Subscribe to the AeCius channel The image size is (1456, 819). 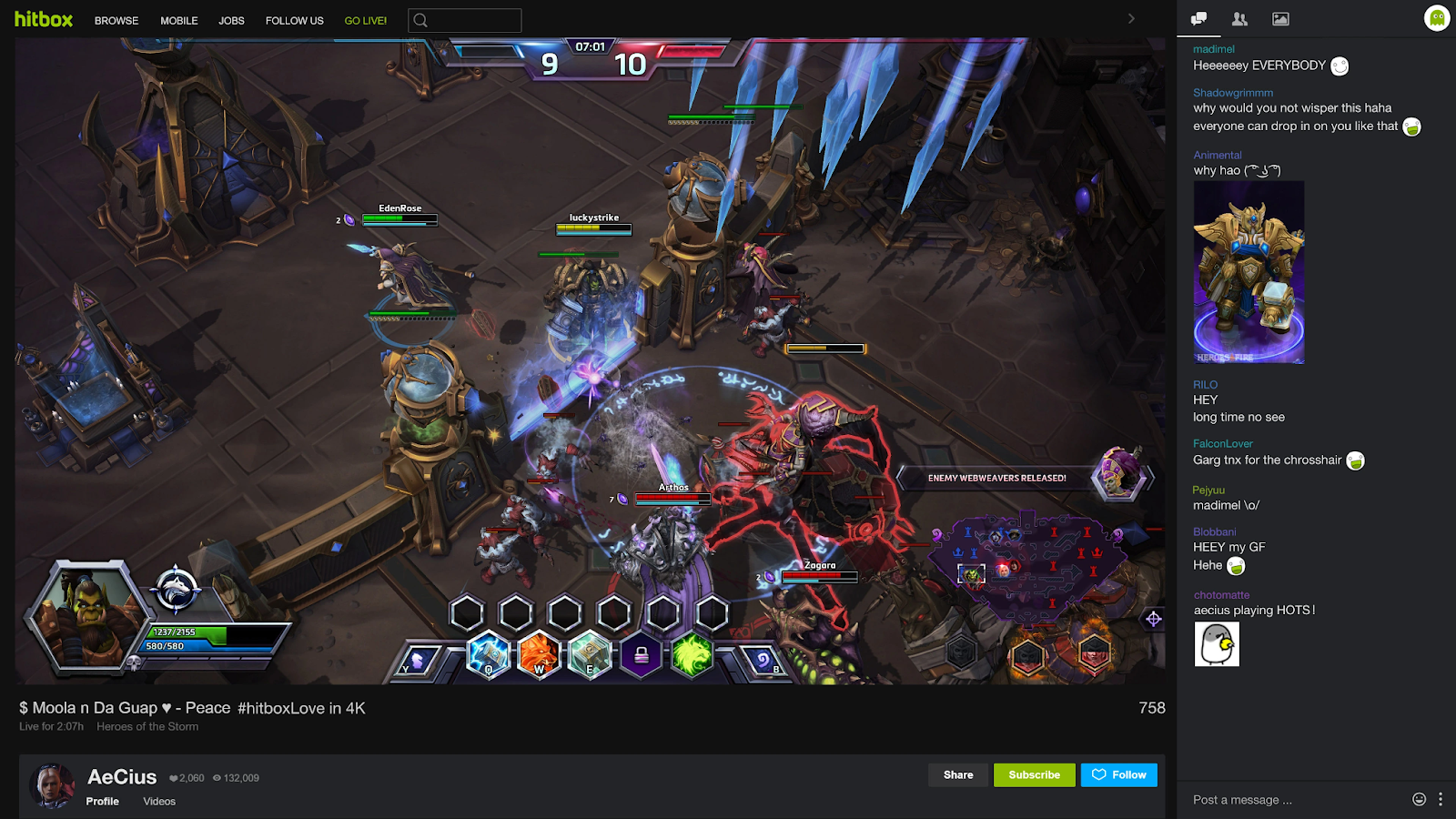point(1034,775)
